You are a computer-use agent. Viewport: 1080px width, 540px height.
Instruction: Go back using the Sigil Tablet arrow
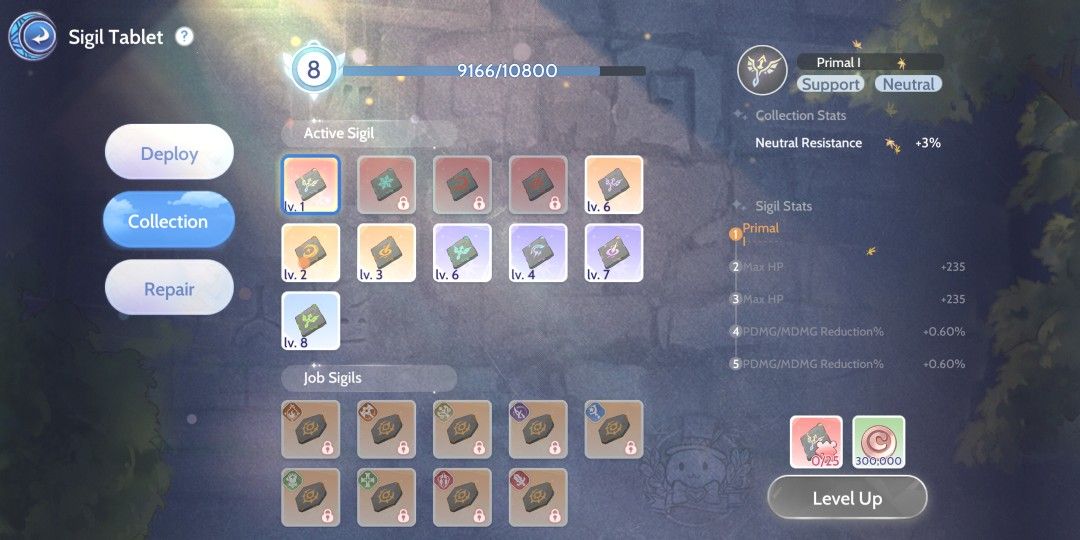[x=32, y=37]
